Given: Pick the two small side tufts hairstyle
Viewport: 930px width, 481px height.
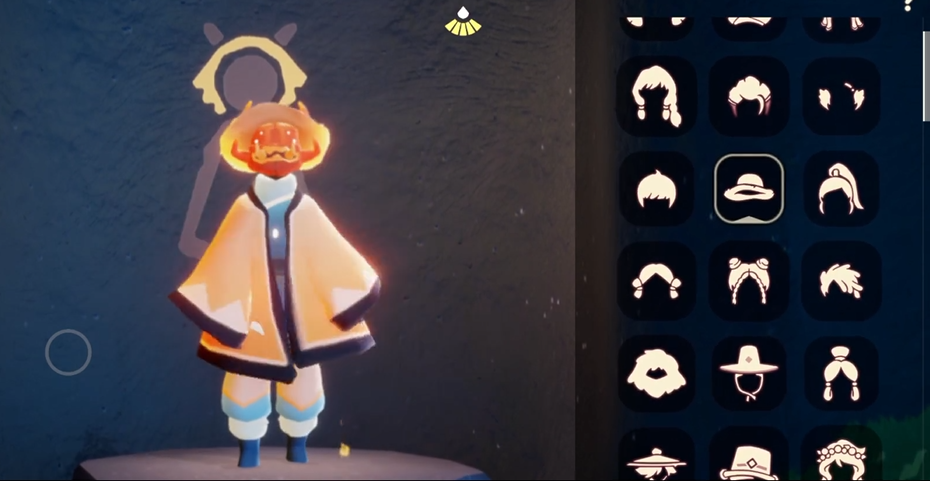Looking at the screenshot, I should click(841, 96).
